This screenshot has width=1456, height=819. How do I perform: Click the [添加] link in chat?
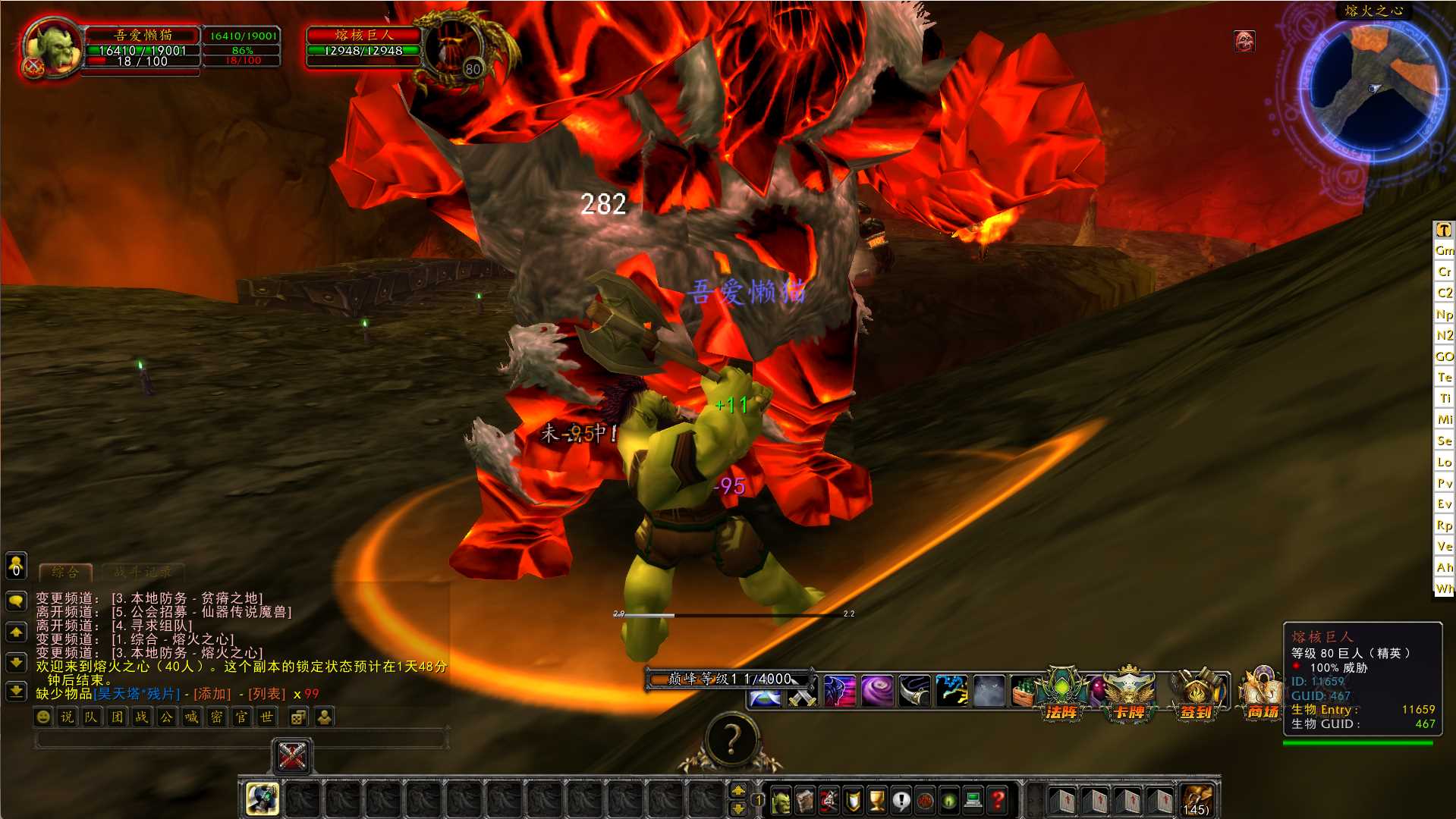(x=212, y=694)
